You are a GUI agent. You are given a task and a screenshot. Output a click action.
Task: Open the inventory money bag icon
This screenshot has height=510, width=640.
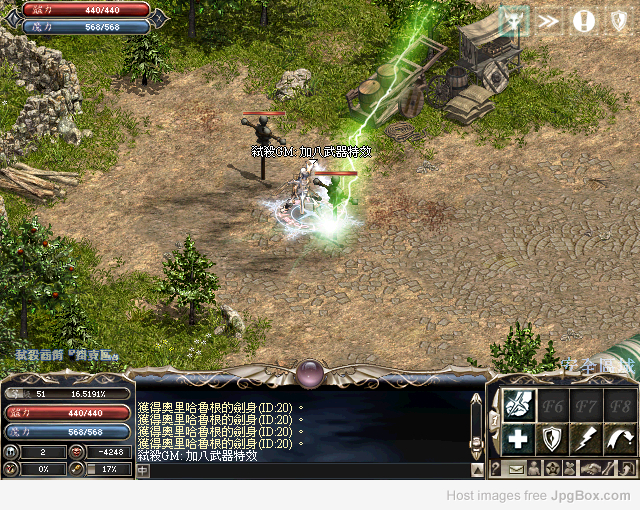(x=571, y=468)
